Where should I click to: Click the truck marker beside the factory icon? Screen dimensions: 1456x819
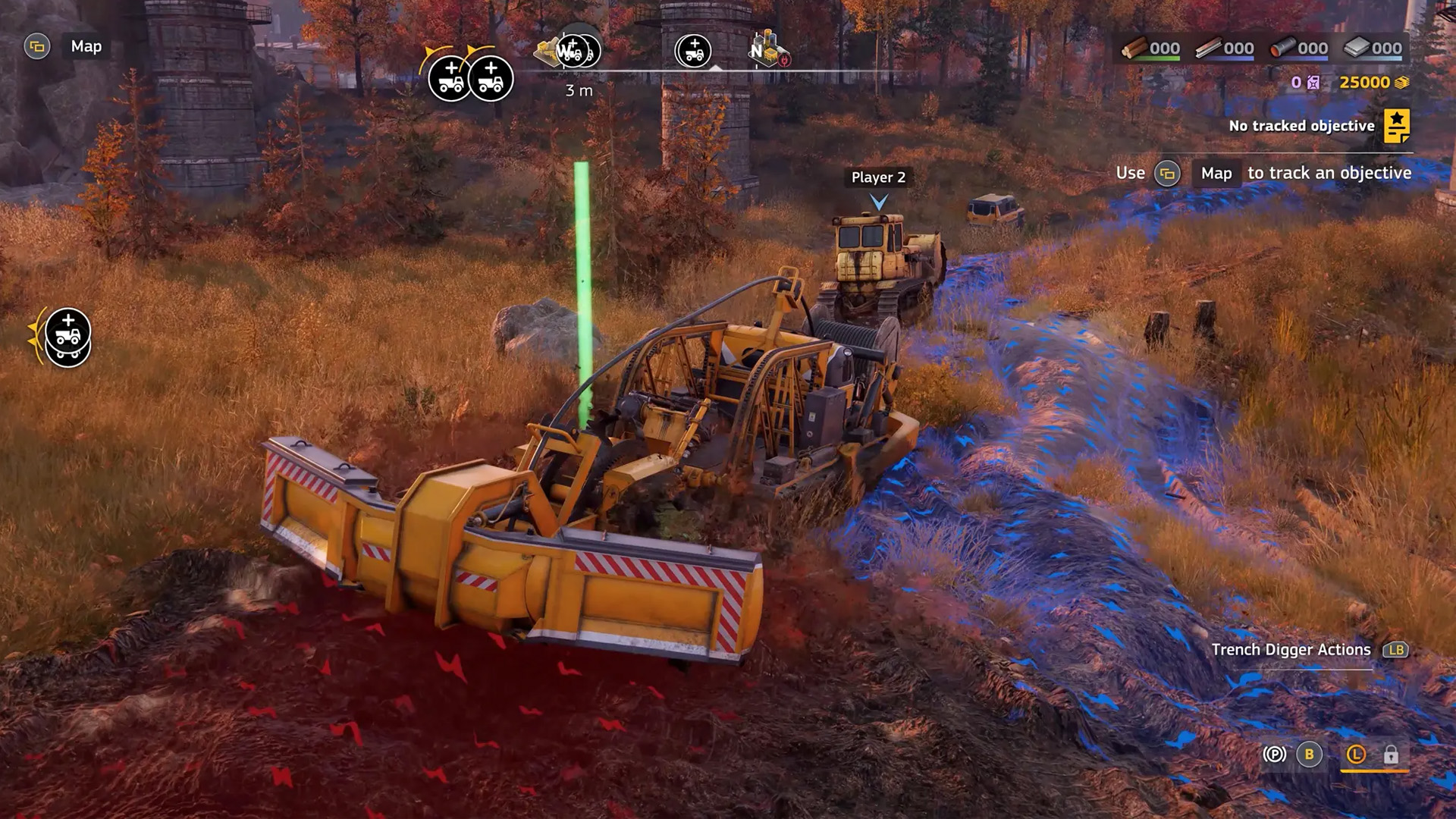(x=693, y=51)
